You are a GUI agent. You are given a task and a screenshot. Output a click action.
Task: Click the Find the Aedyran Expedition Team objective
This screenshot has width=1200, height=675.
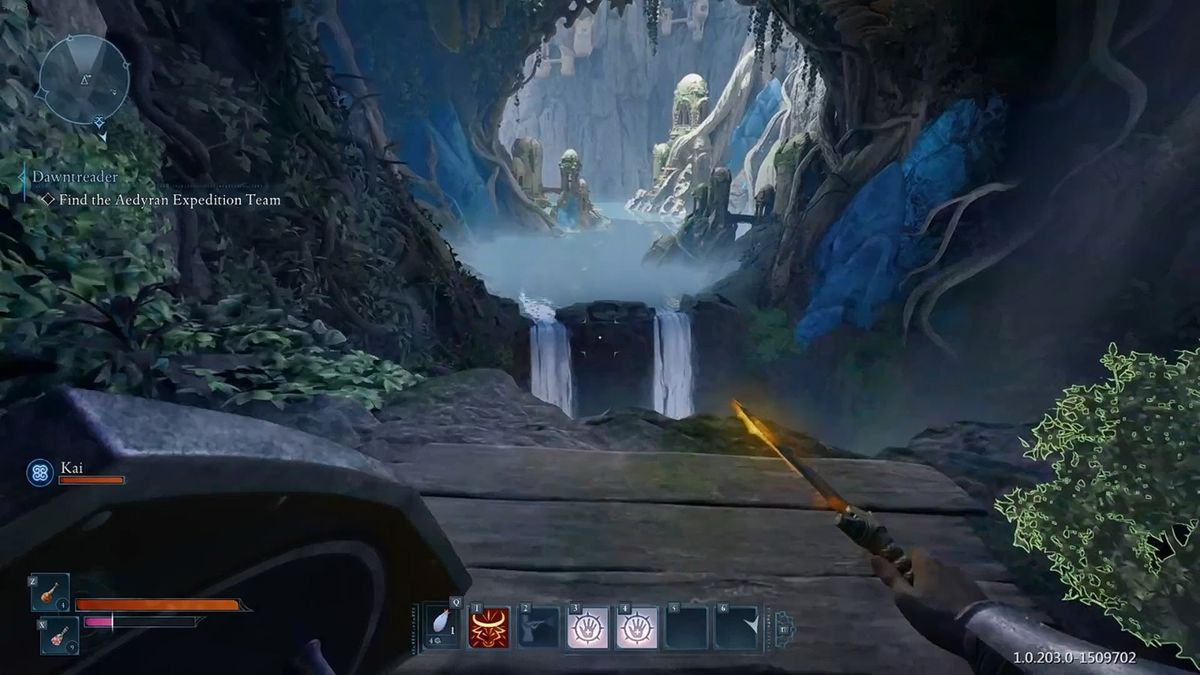pos(169,200)
